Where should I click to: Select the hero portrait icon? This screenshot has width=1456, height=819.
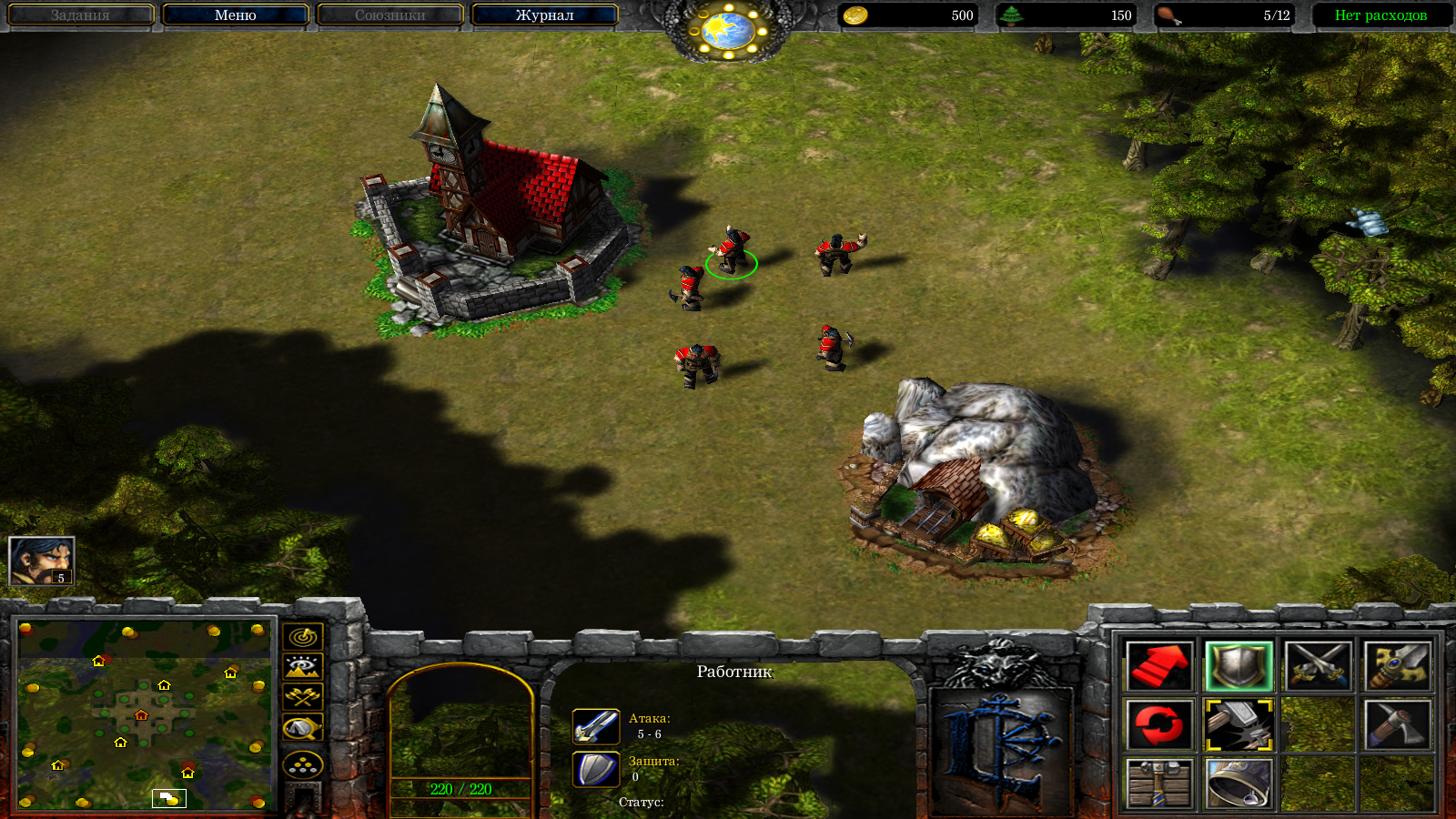coord(42,561)
